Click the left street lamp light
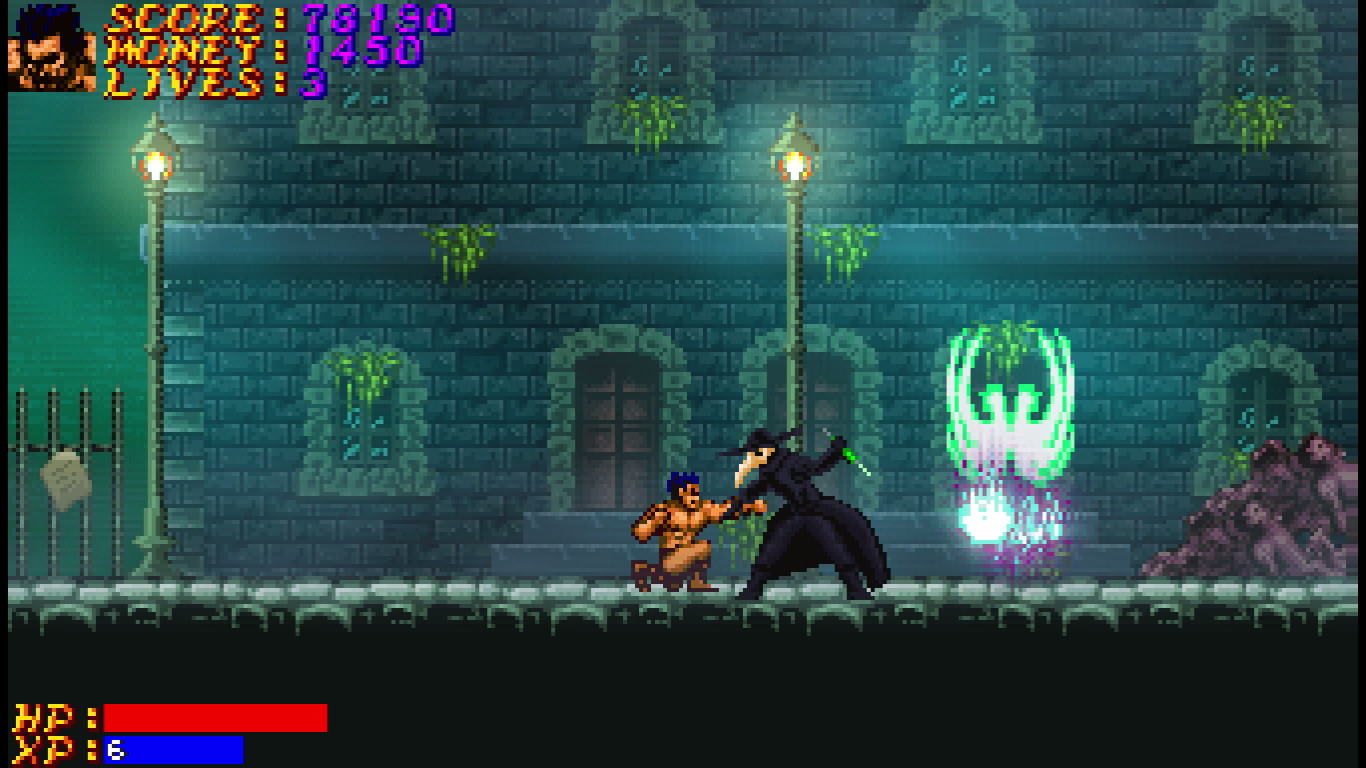The height and width of the screenshot is (768, 1366). 155,160
